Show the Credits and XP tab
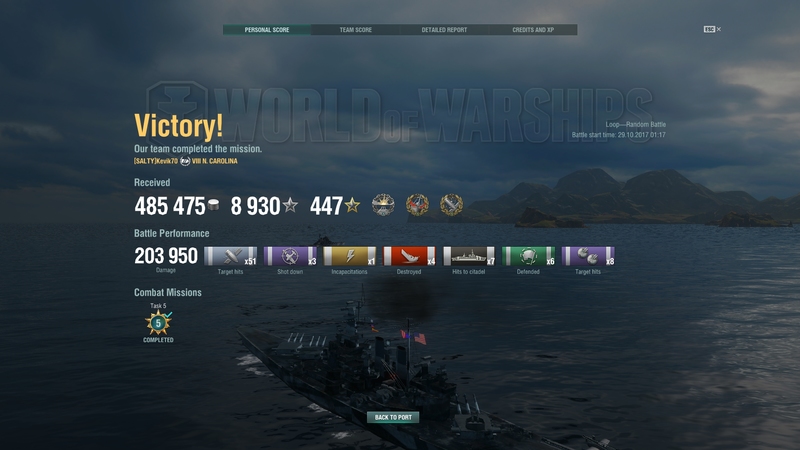This screenshot has height=450, width=800. click(532, 30)
